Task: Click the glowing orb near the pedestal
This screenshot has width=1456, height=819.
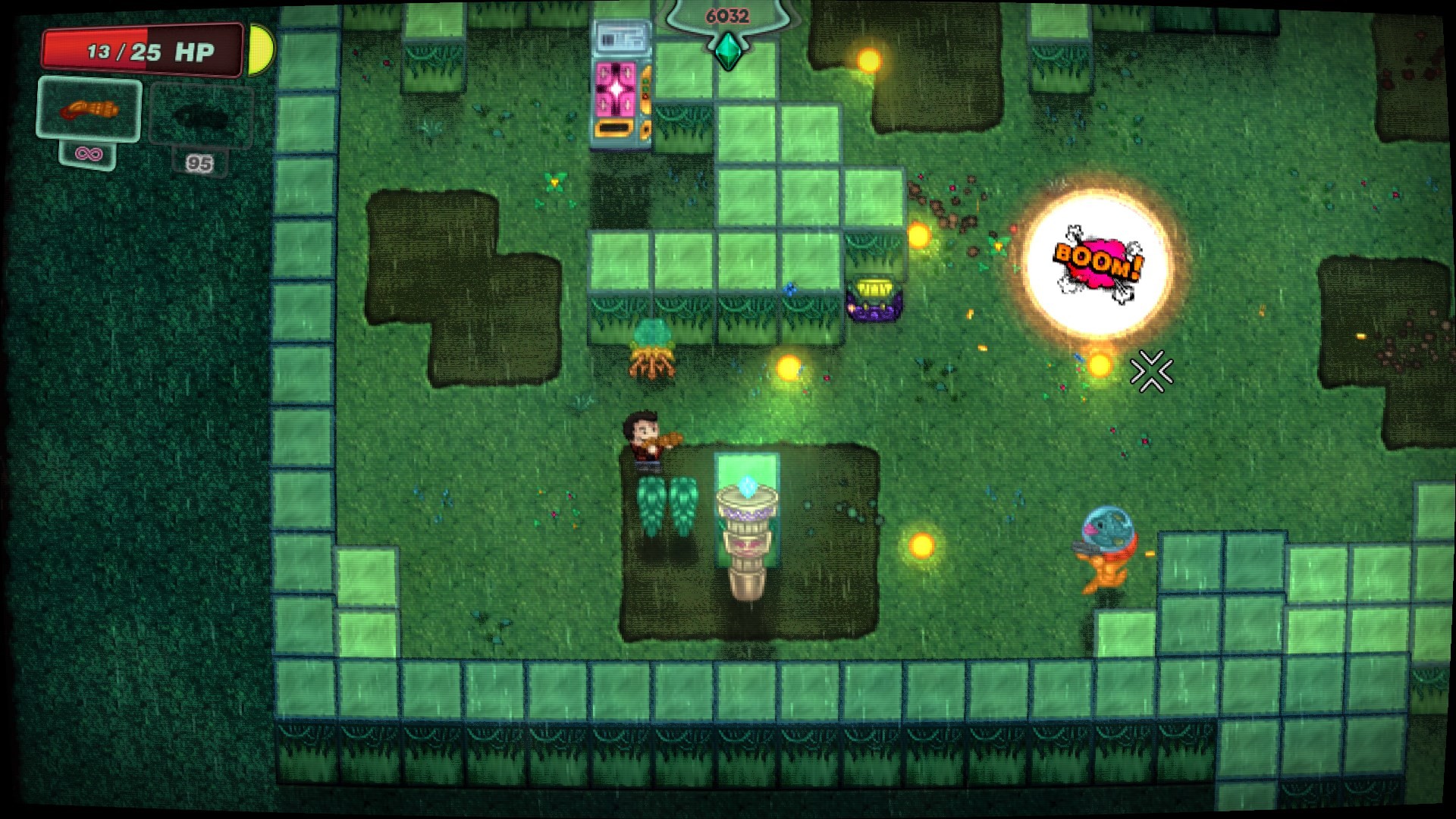Action: point(789,369)
